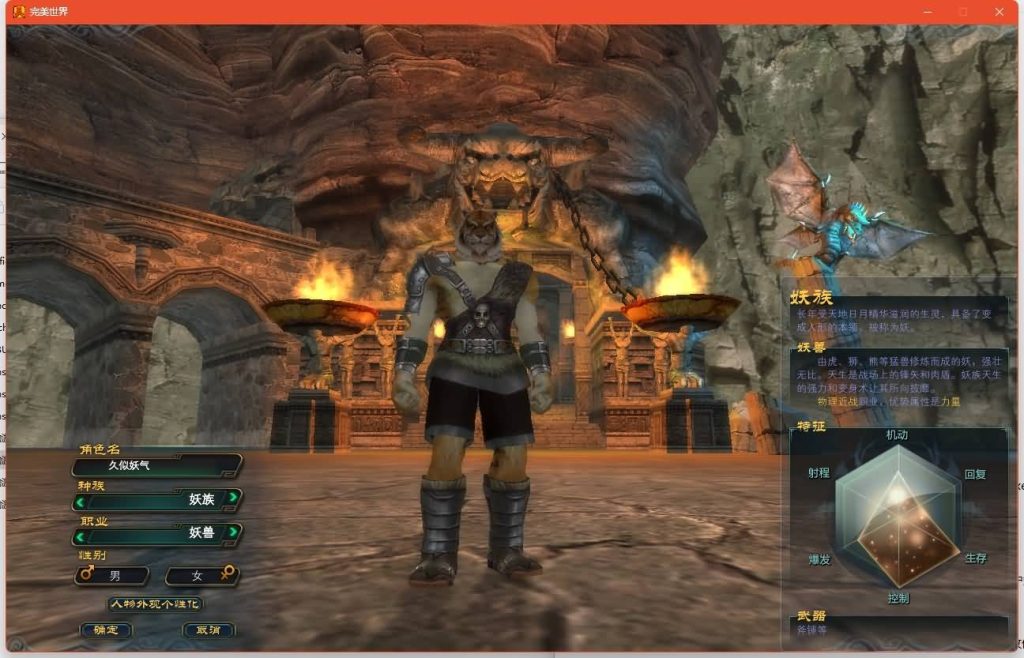
Task: Select the next 职业 class
Action: [x=233, y=532]
